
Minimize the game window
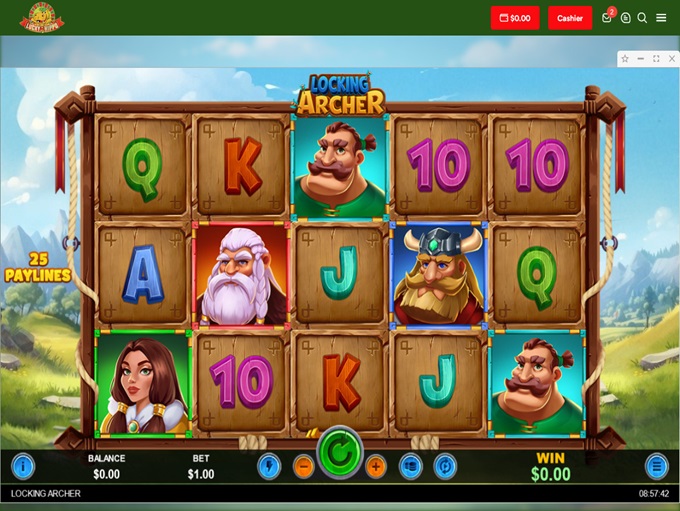641,59
